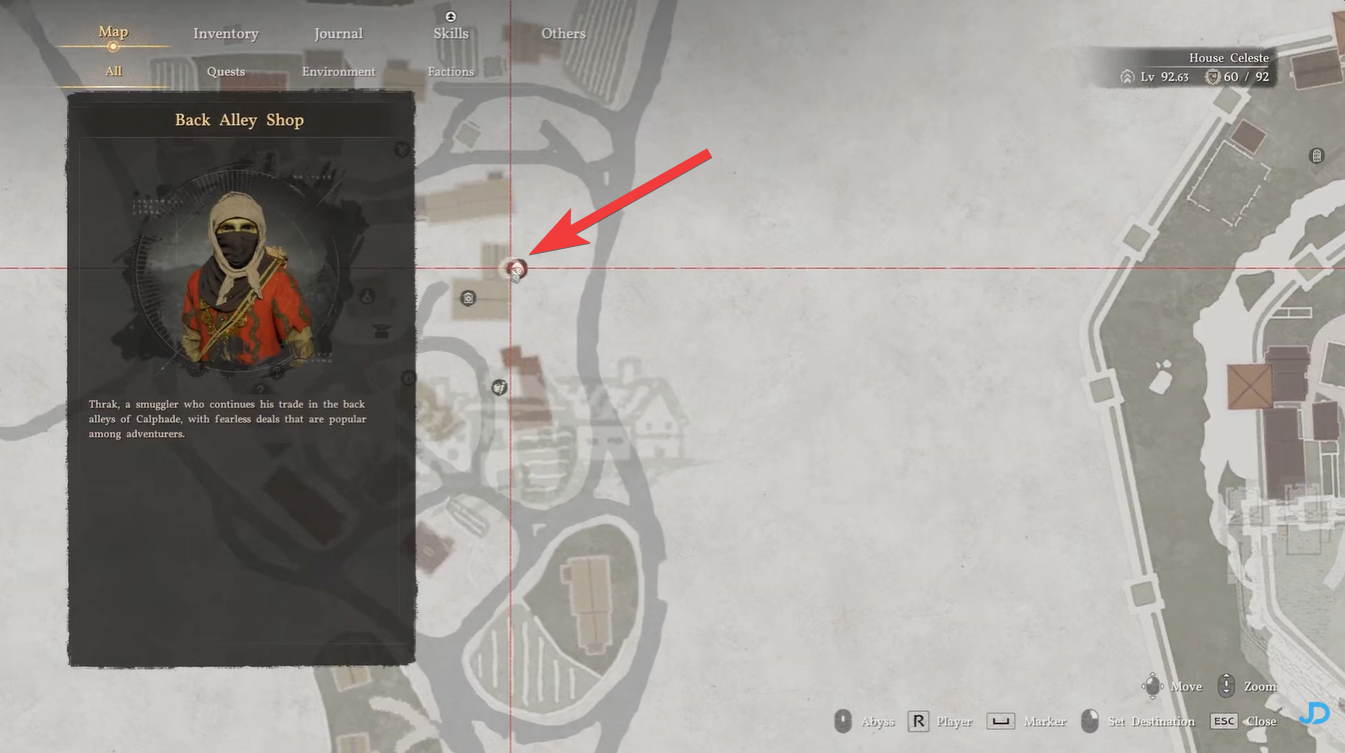Click the notification badge above the Skills tab
Screen dimensions: 1345x753
(450, 16)
